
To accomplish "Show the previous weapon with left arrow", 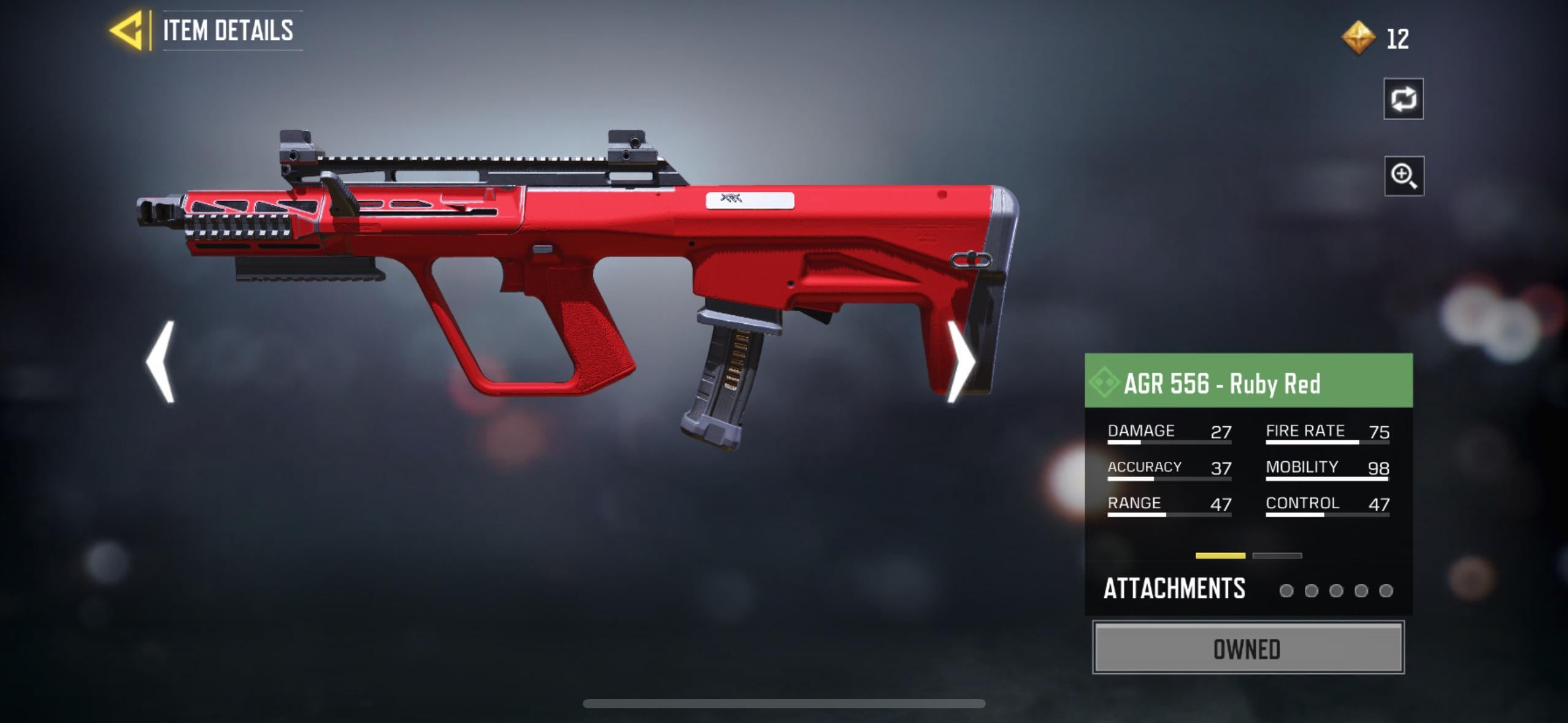I will click(x=162, y=362).
